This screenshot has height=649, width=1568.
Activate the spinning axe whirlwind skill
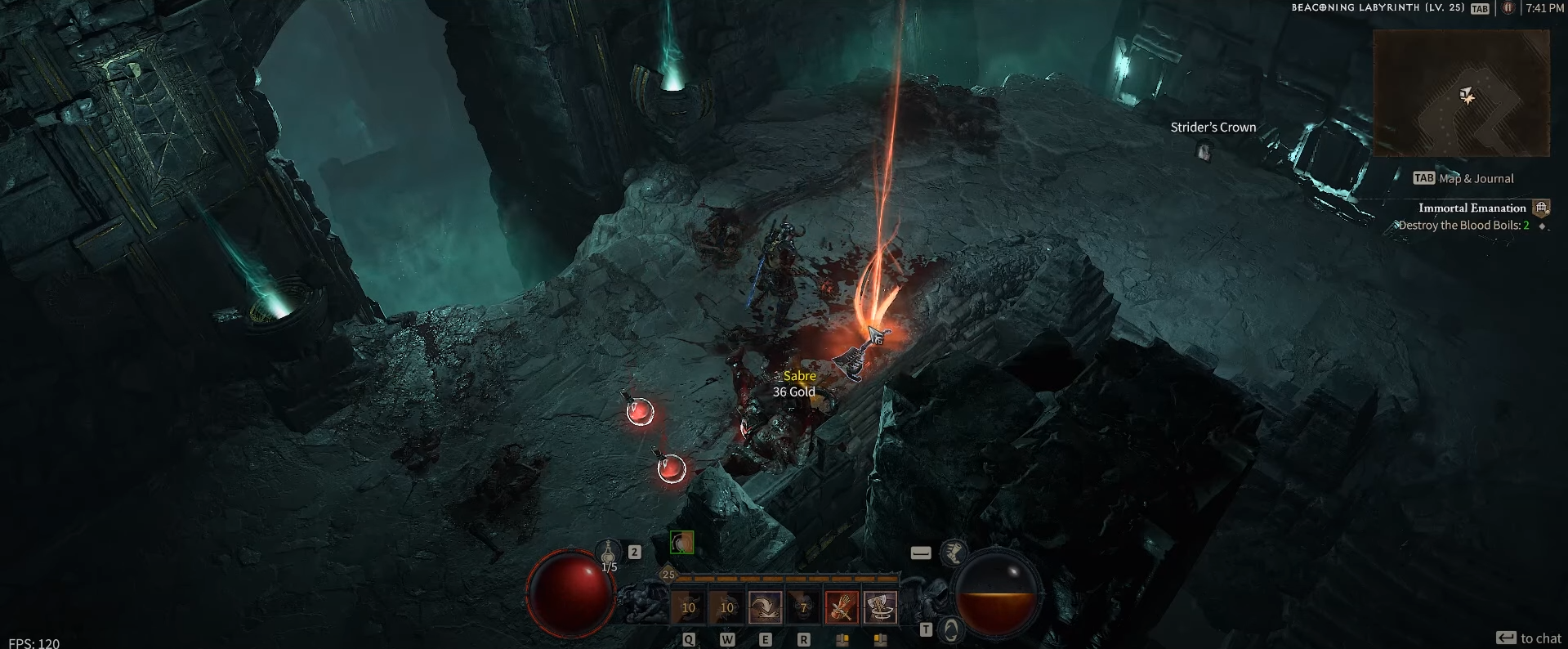[880, 607]
